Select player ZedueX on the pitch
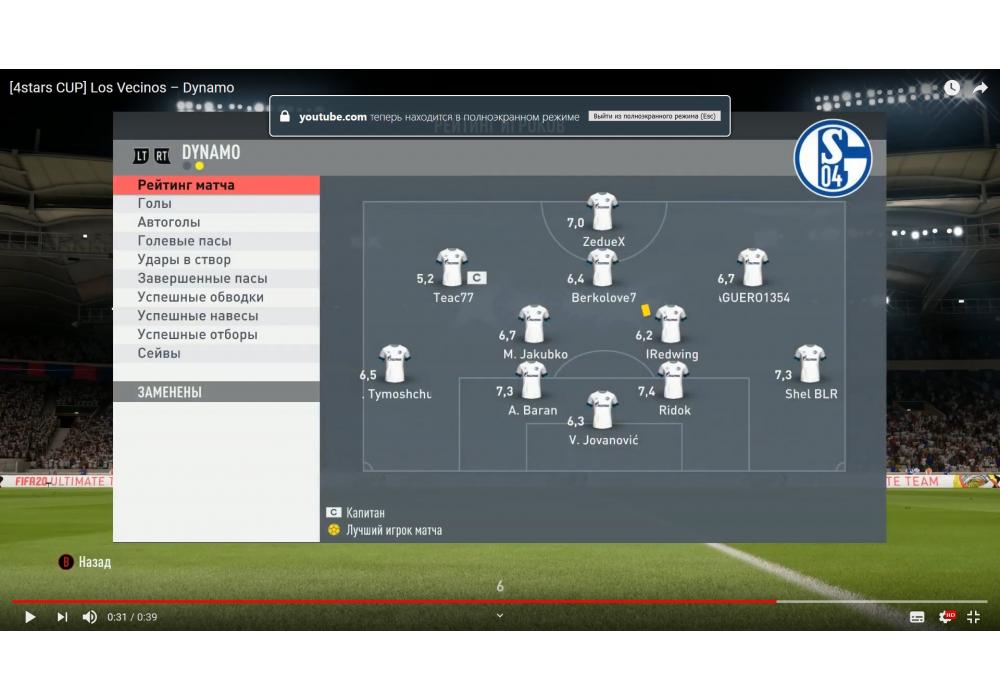Viewport: 1000px width, 700px height. tap(603, 212)
